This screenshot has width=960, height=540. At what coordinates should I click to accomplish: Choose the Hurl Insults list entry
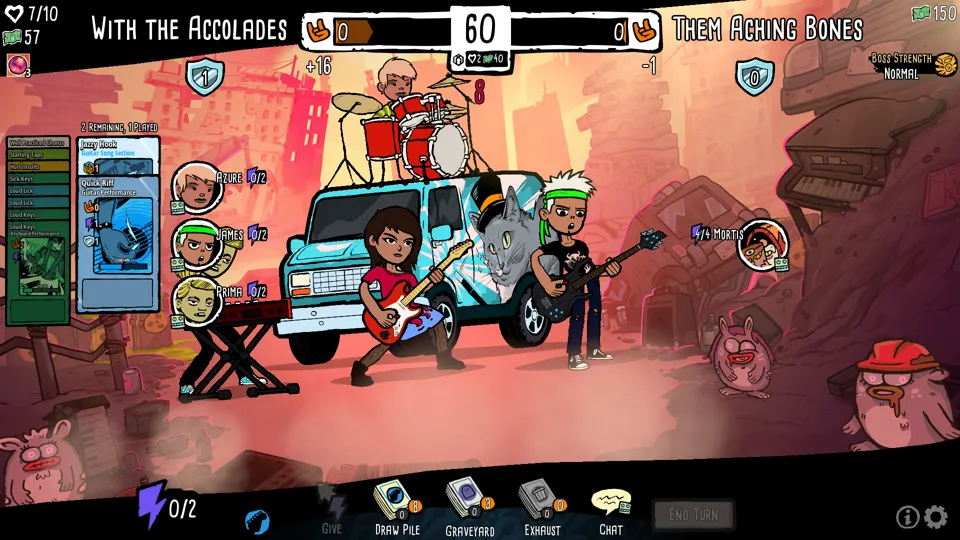click(37, 167)
